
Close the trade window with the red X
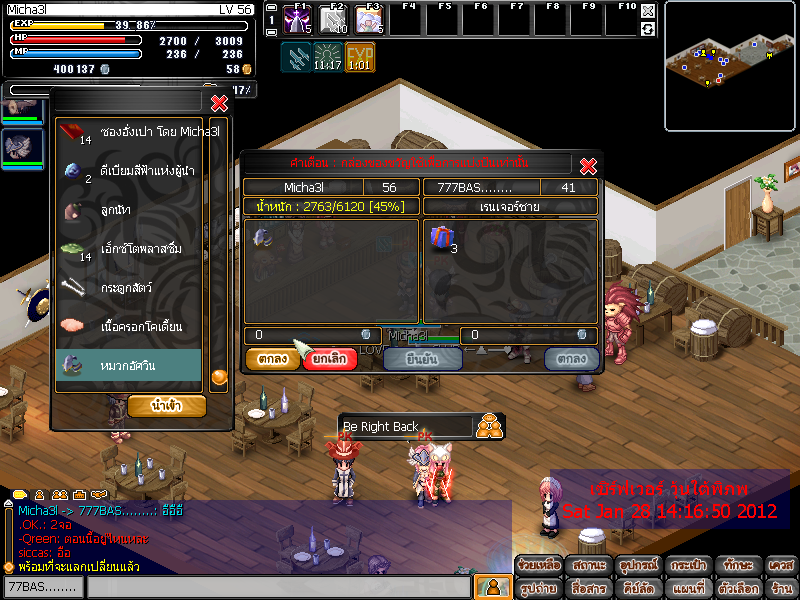point(588,166)
